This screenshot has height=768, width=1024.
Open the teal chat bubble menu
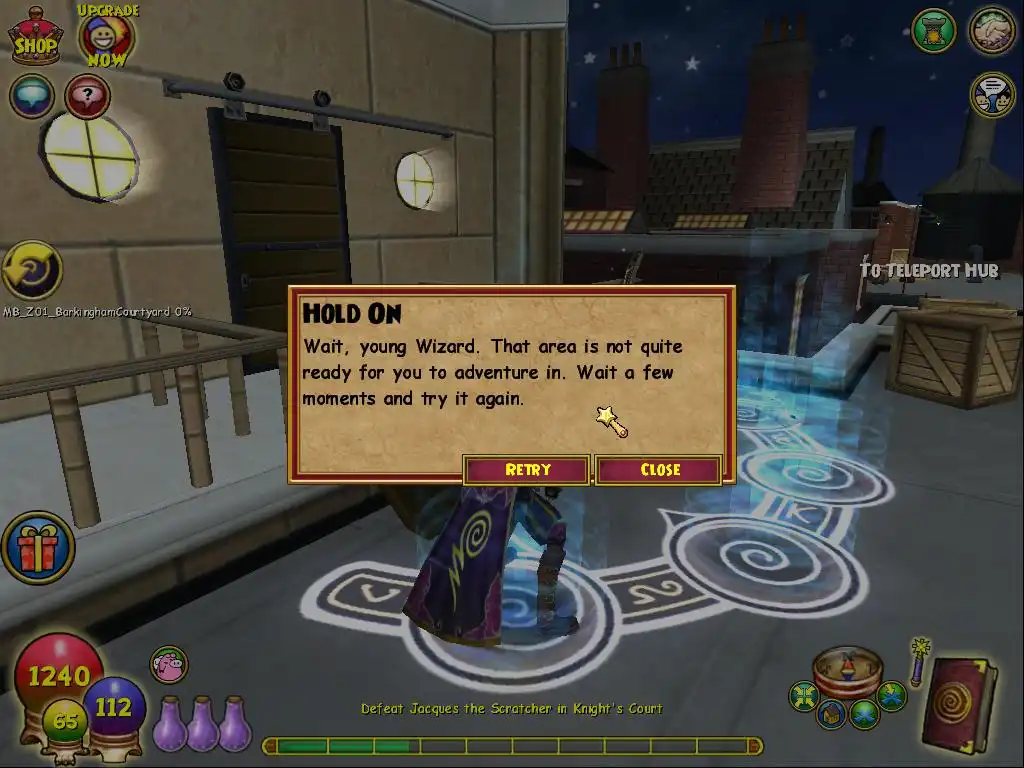[x=32, y=96]
